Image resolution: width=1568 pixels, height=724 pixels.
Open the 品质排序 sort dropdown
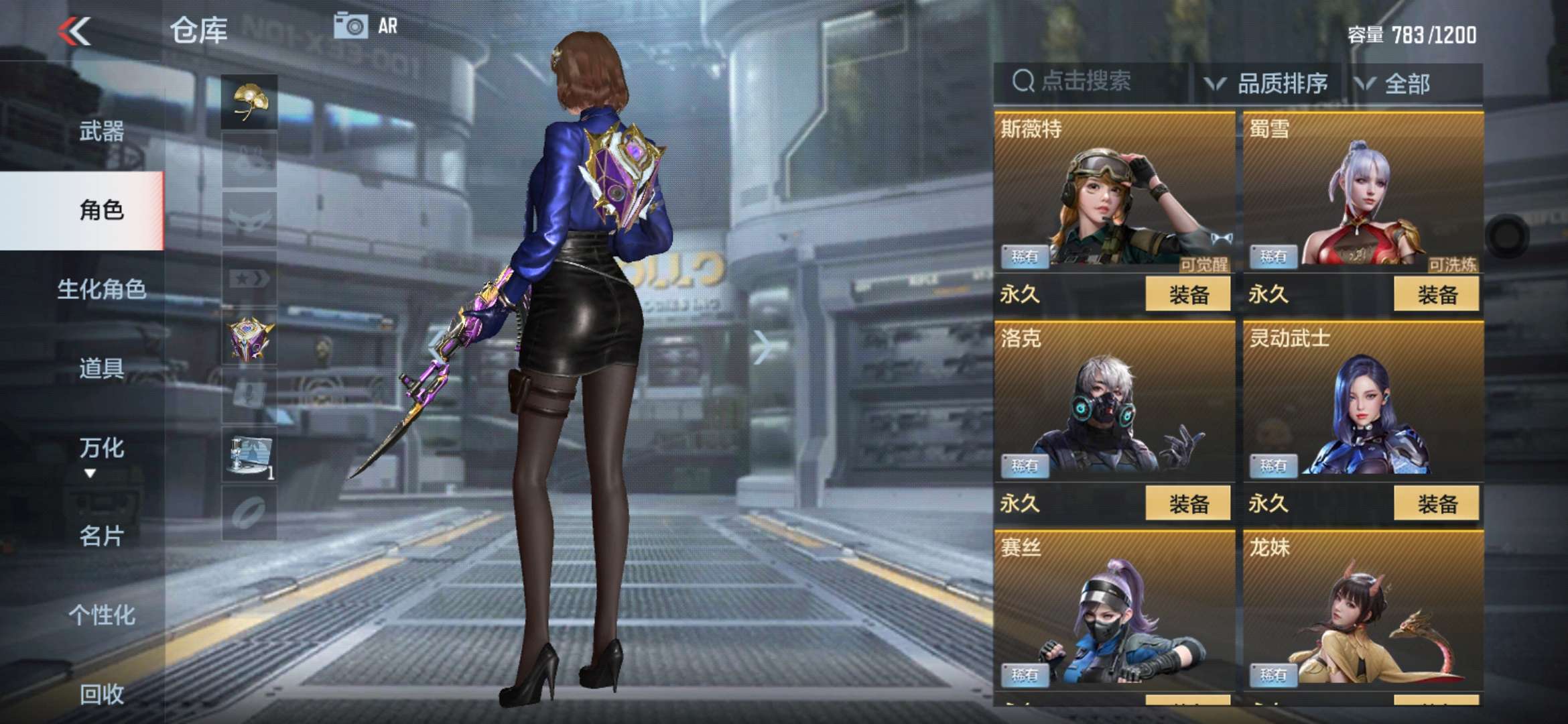[1268, 84]
